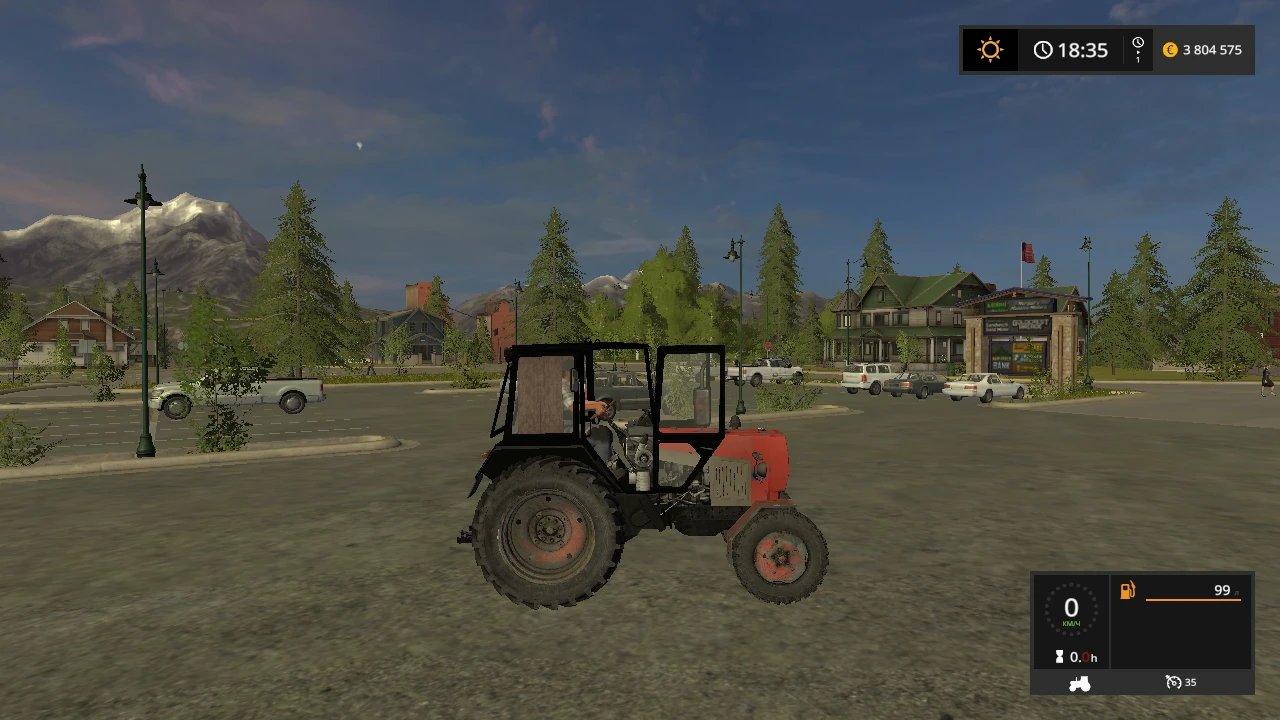This screenshot has height=720, width=1280.
Task: Click the small time-scale clock icon
Action: click(x=1138, y=42)
